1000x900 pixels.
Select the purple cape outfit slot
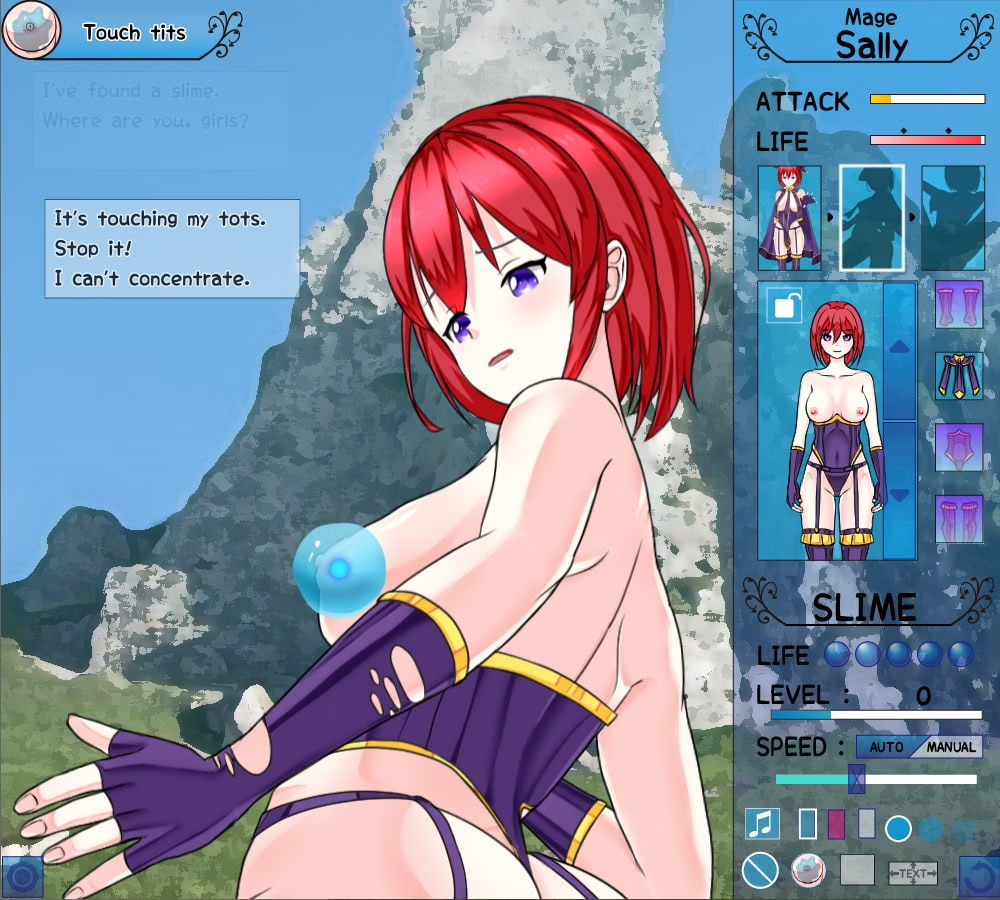pos(958,376)
